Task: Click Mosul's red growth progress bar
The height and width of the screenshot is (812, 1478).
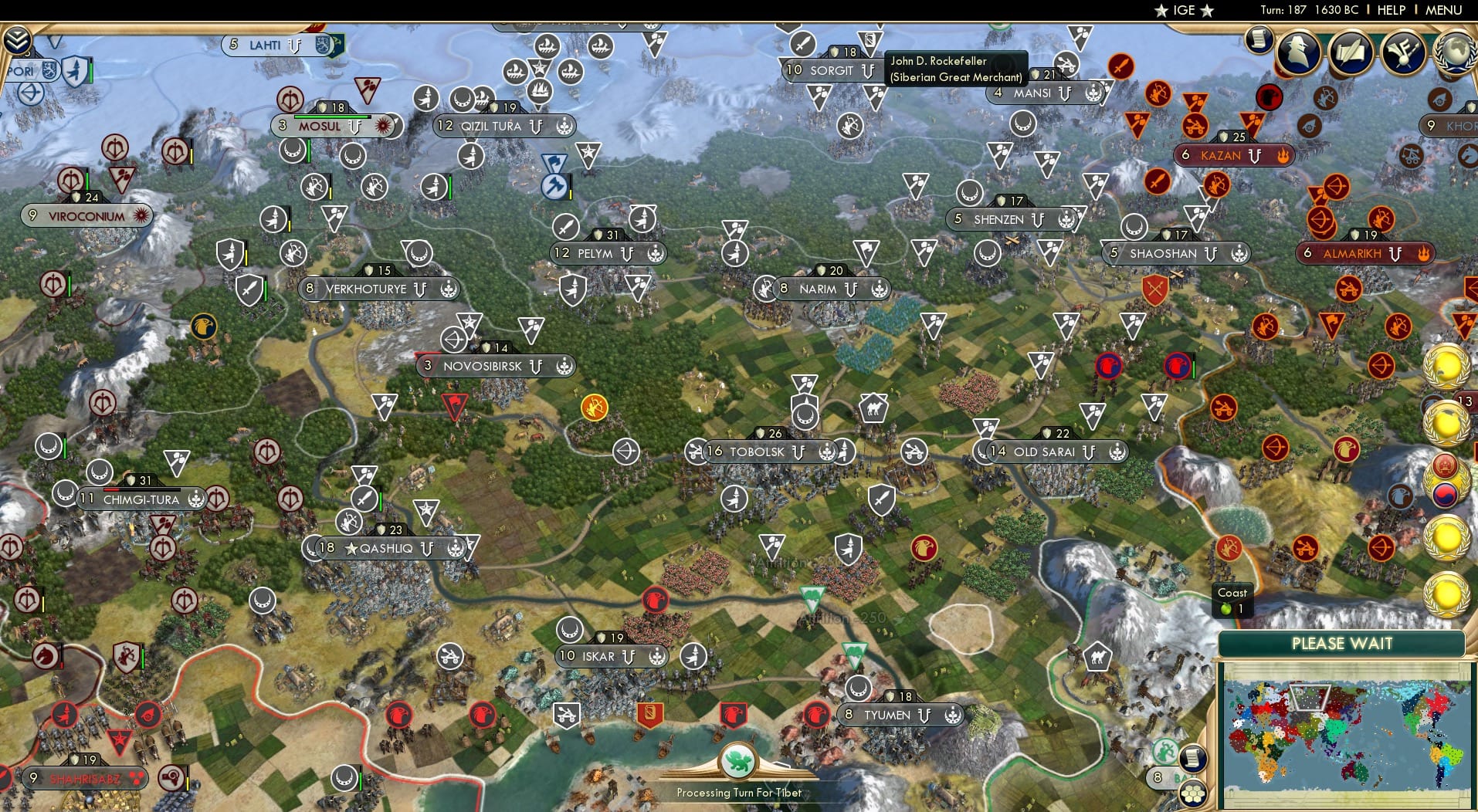Action: tap(332, 117)
